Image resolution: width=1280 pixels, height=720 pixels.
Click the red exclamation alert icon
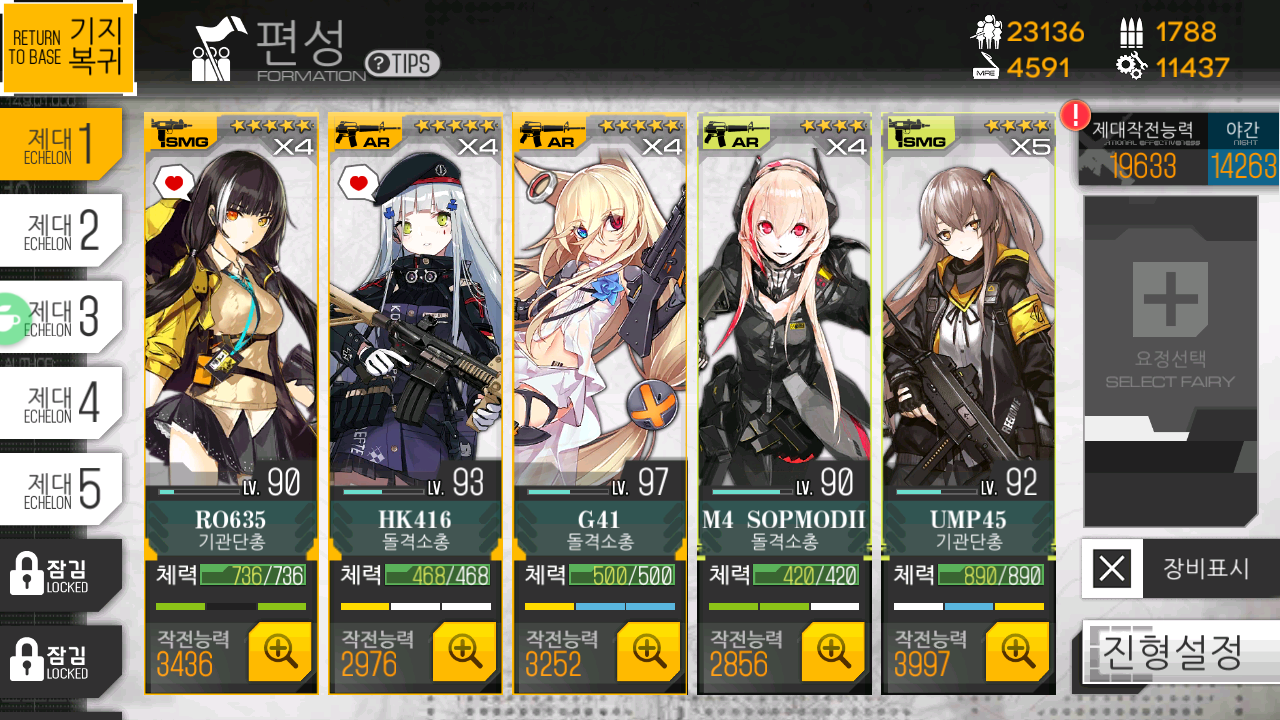tap(1075, 115)
